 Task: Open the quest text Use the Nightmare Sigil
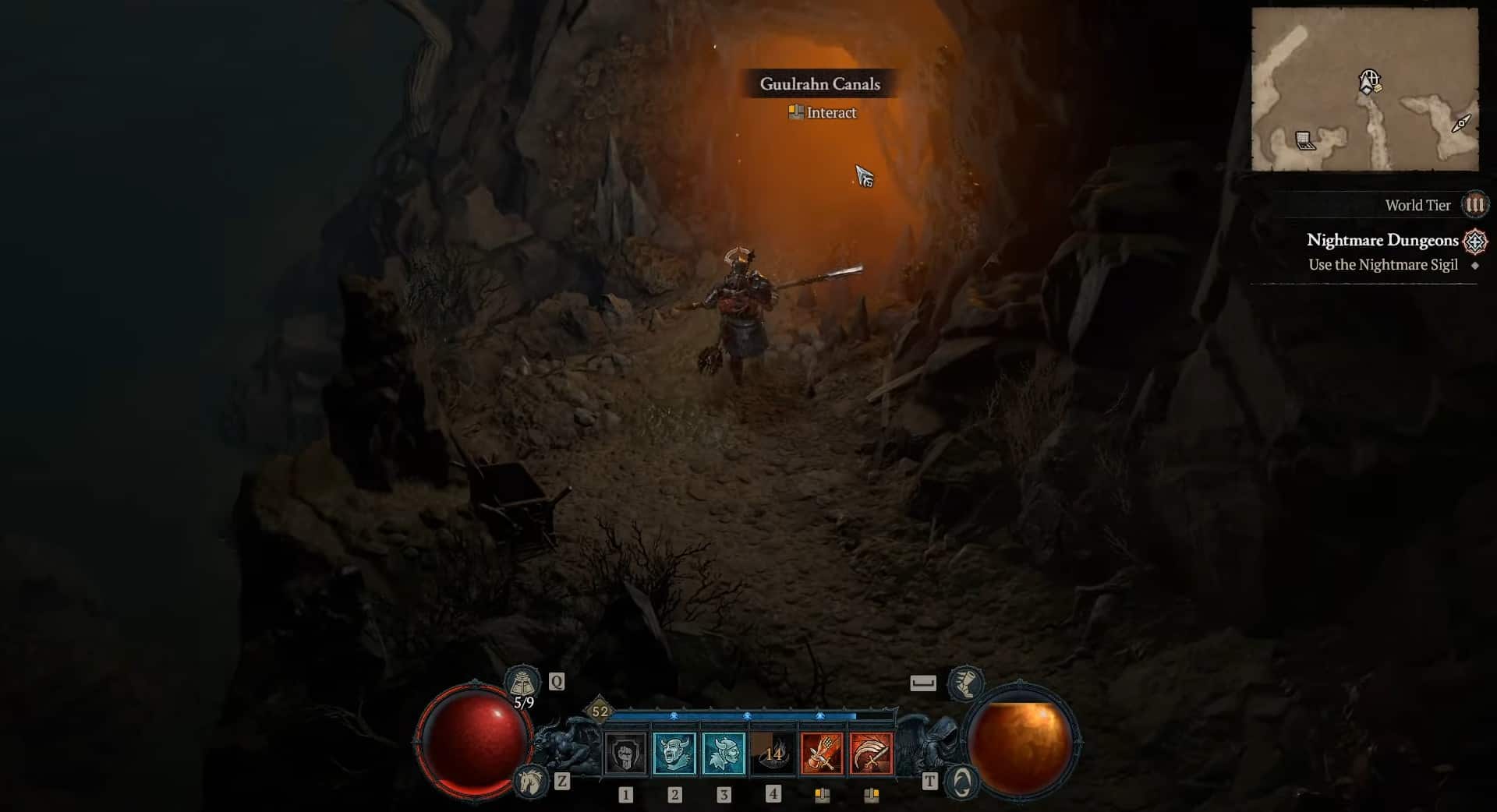tap(1382, 264)
